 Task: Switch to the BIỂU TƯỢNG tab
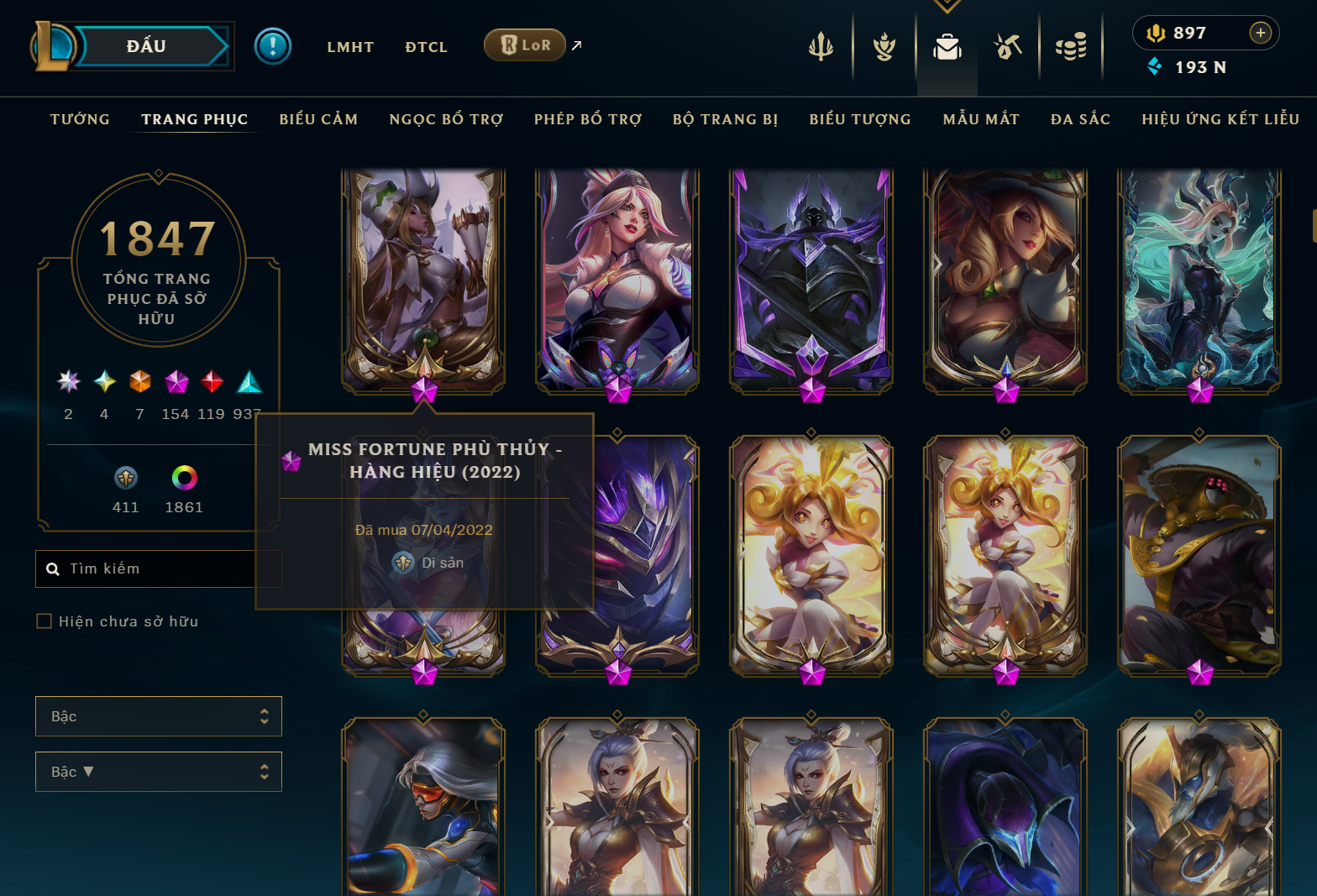click(x=860, y=119)
